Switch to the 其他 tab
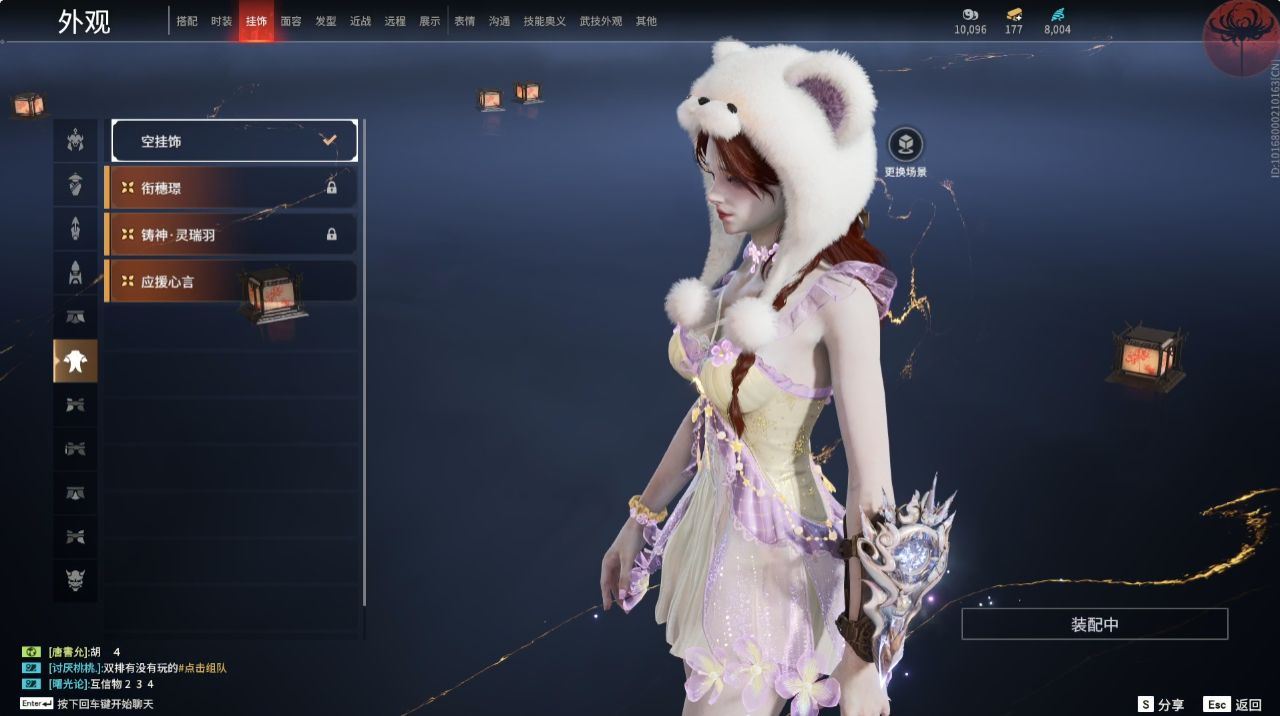The image size is (1280, 716). point(646,21)
